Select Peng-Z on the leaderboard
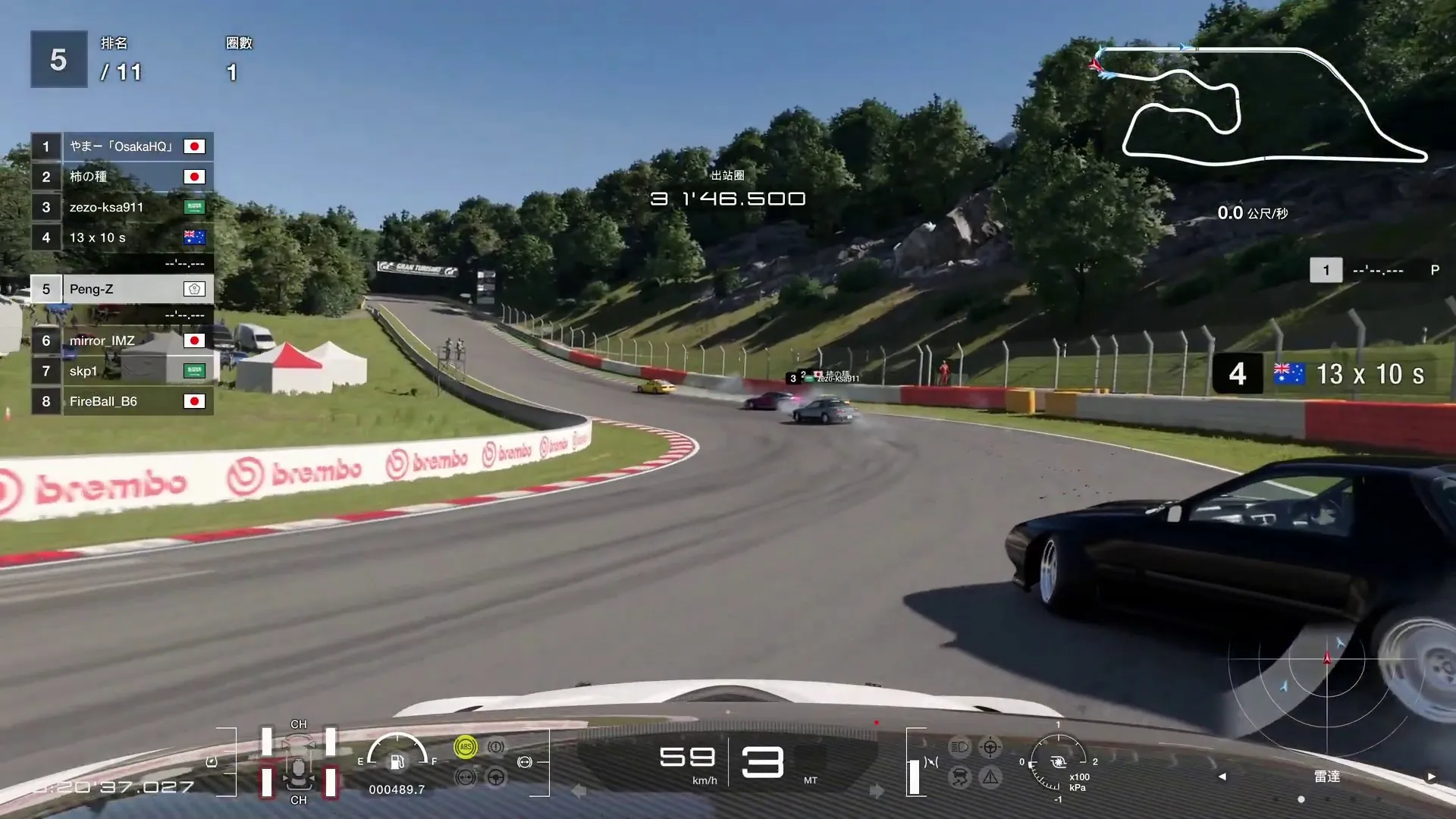Screen dimensions: 1456x819 (121, 289)
